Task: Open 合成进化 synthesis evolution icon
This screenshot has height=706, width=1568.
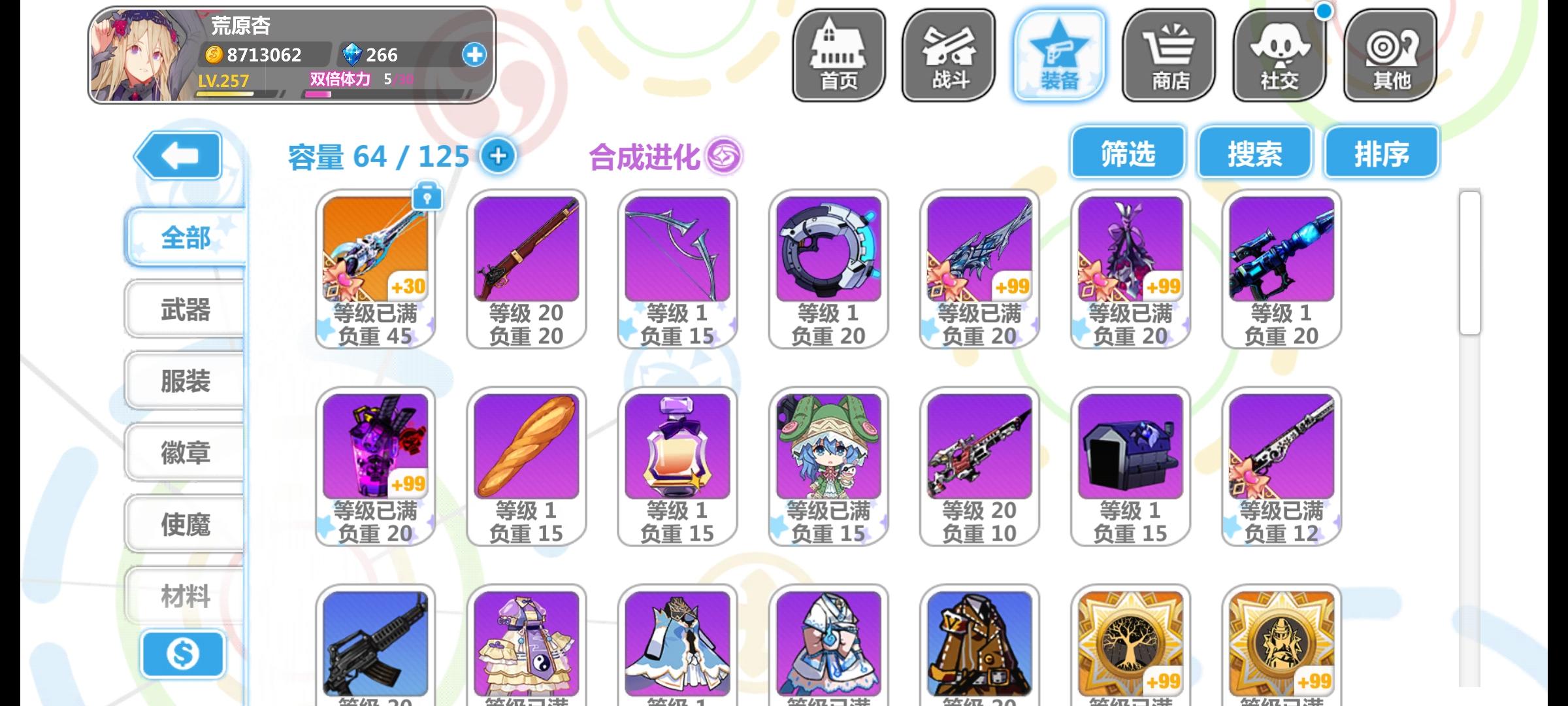Action: coord(725,157)
